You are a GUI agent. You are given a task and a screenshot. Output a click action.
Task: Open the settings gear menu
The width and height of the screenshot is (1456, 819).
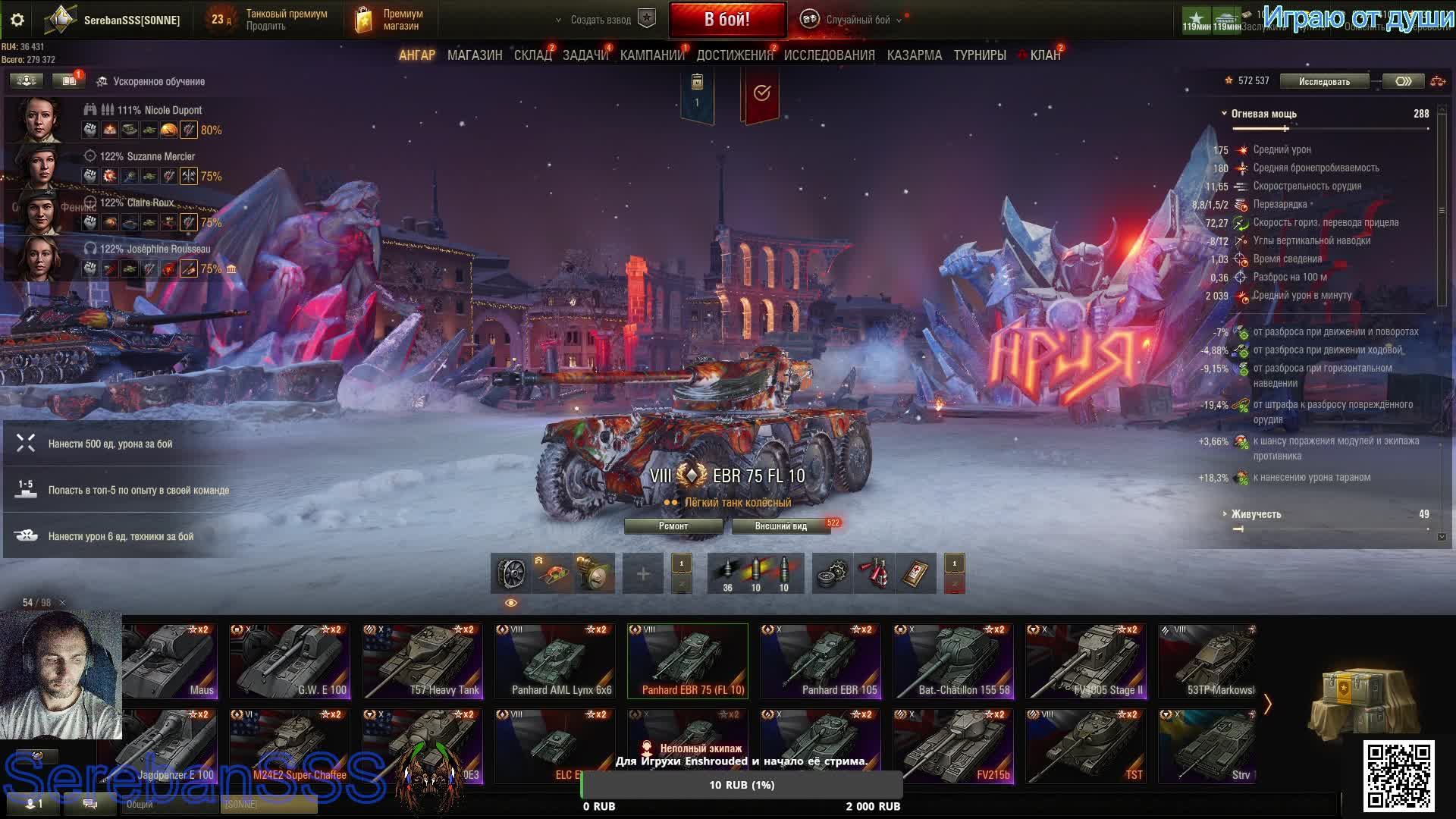coord(17,20)
